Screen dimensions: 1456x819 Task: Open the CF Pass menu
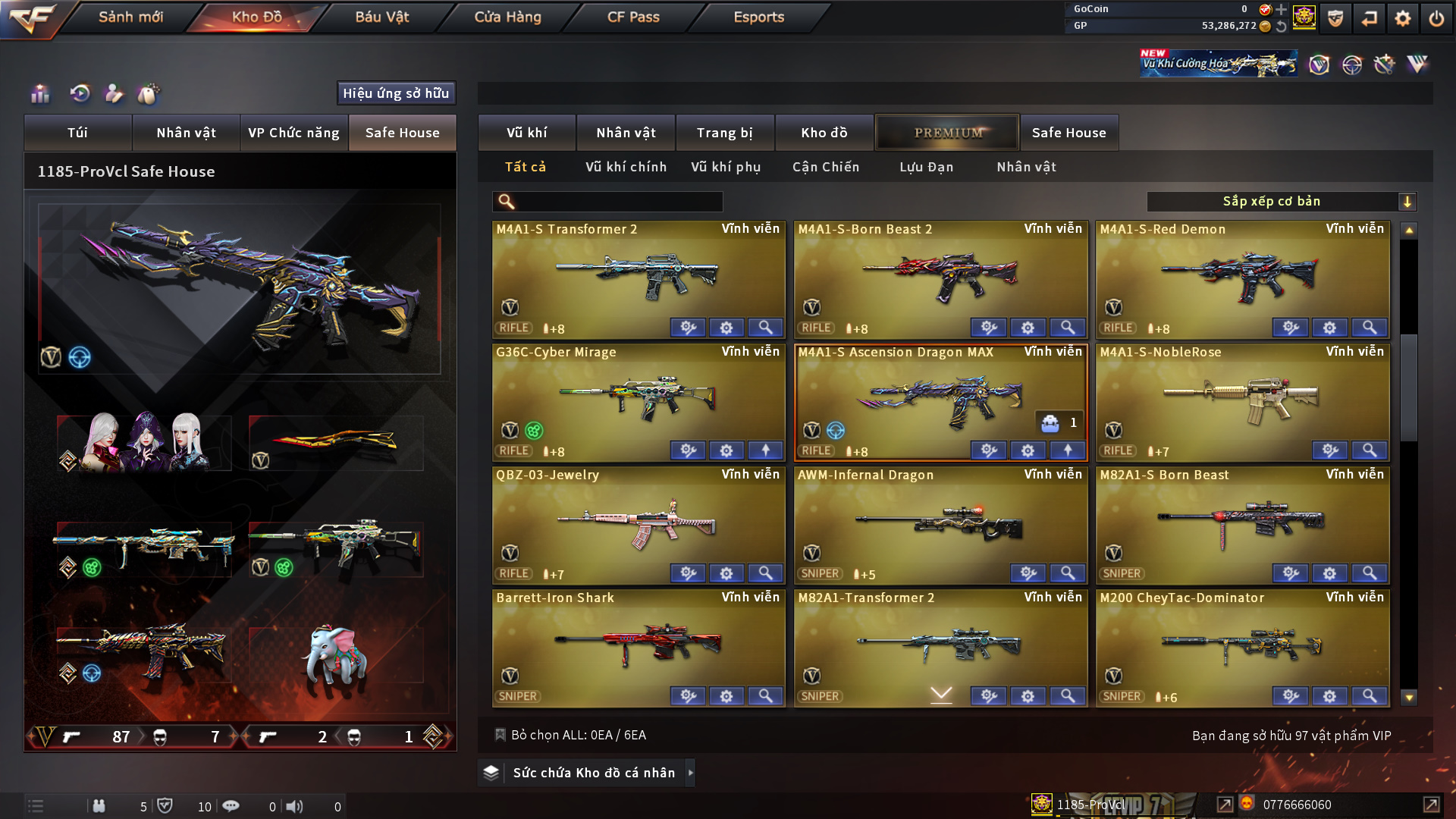(x=633, y=17)
